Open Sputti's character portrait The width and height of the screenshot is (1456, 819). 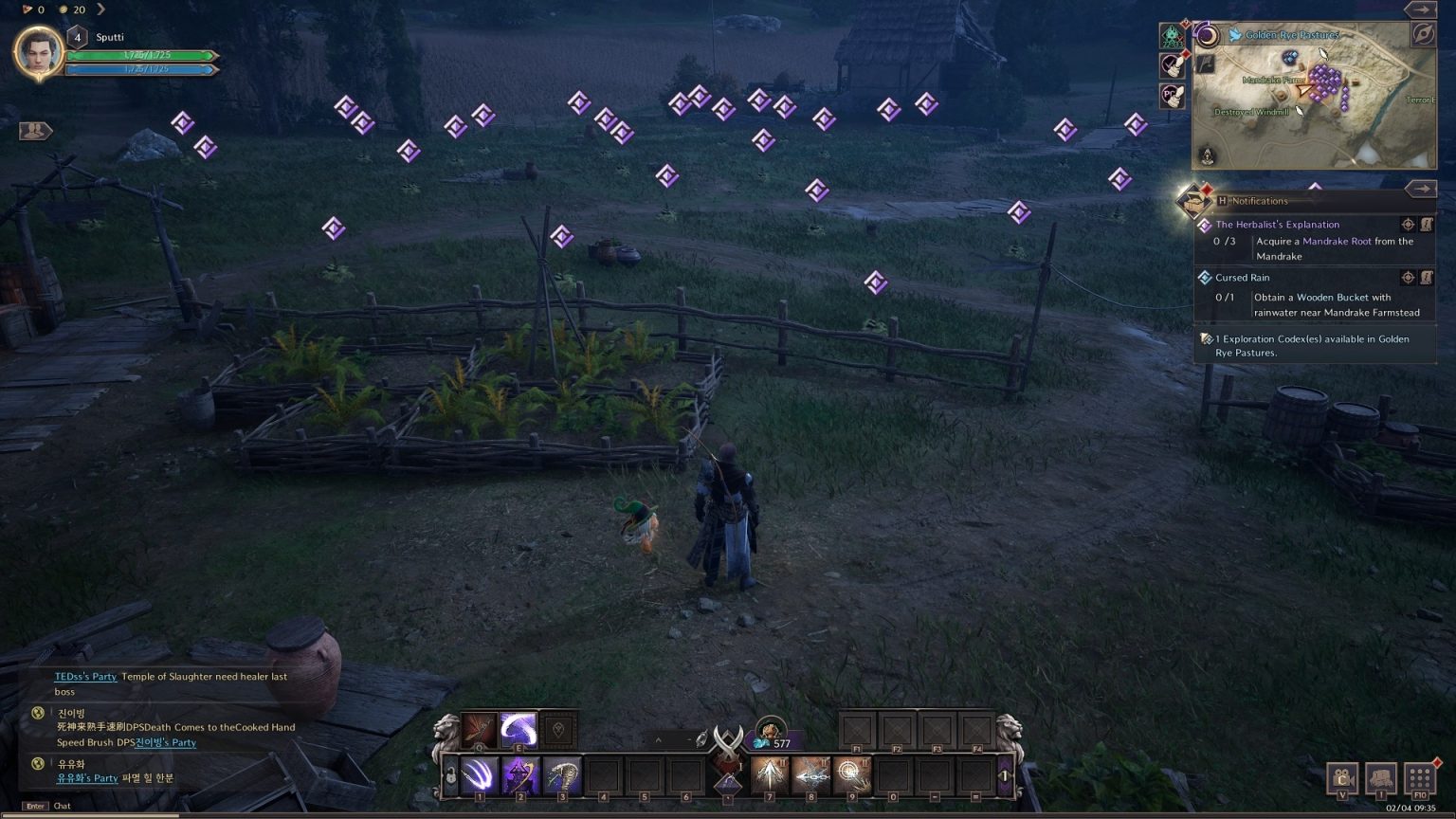coord(37,52)
